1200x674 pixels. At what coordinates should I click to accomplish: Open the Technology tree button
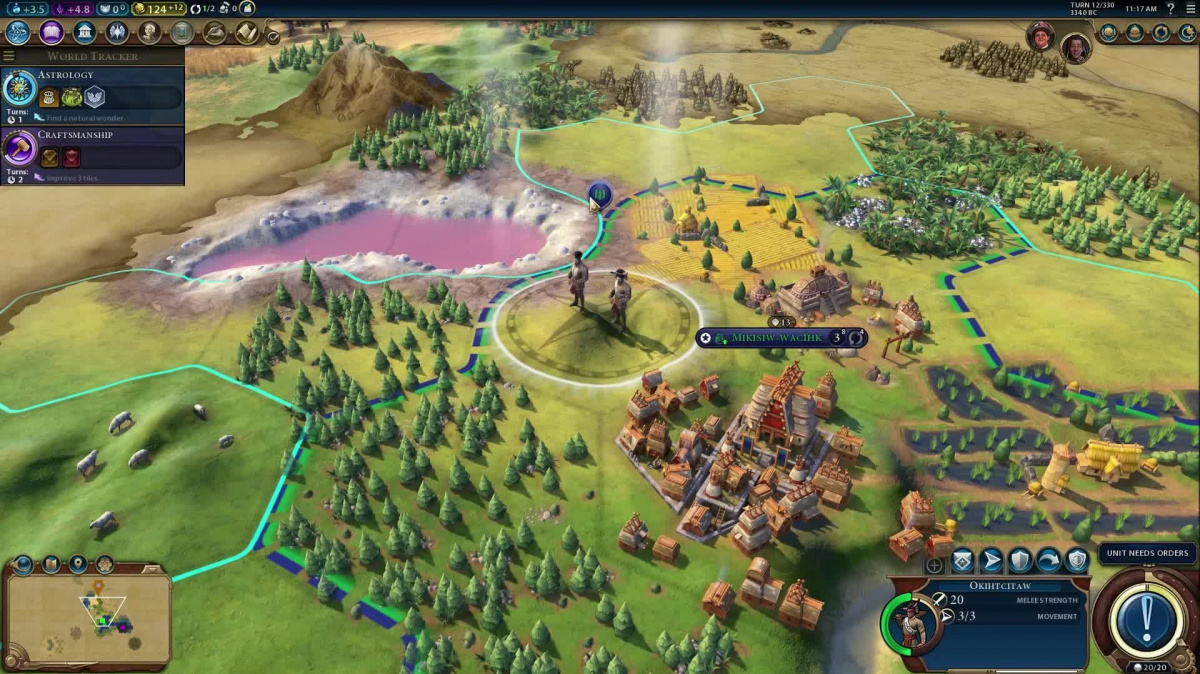pyautogui.click(x=17, y=32)
